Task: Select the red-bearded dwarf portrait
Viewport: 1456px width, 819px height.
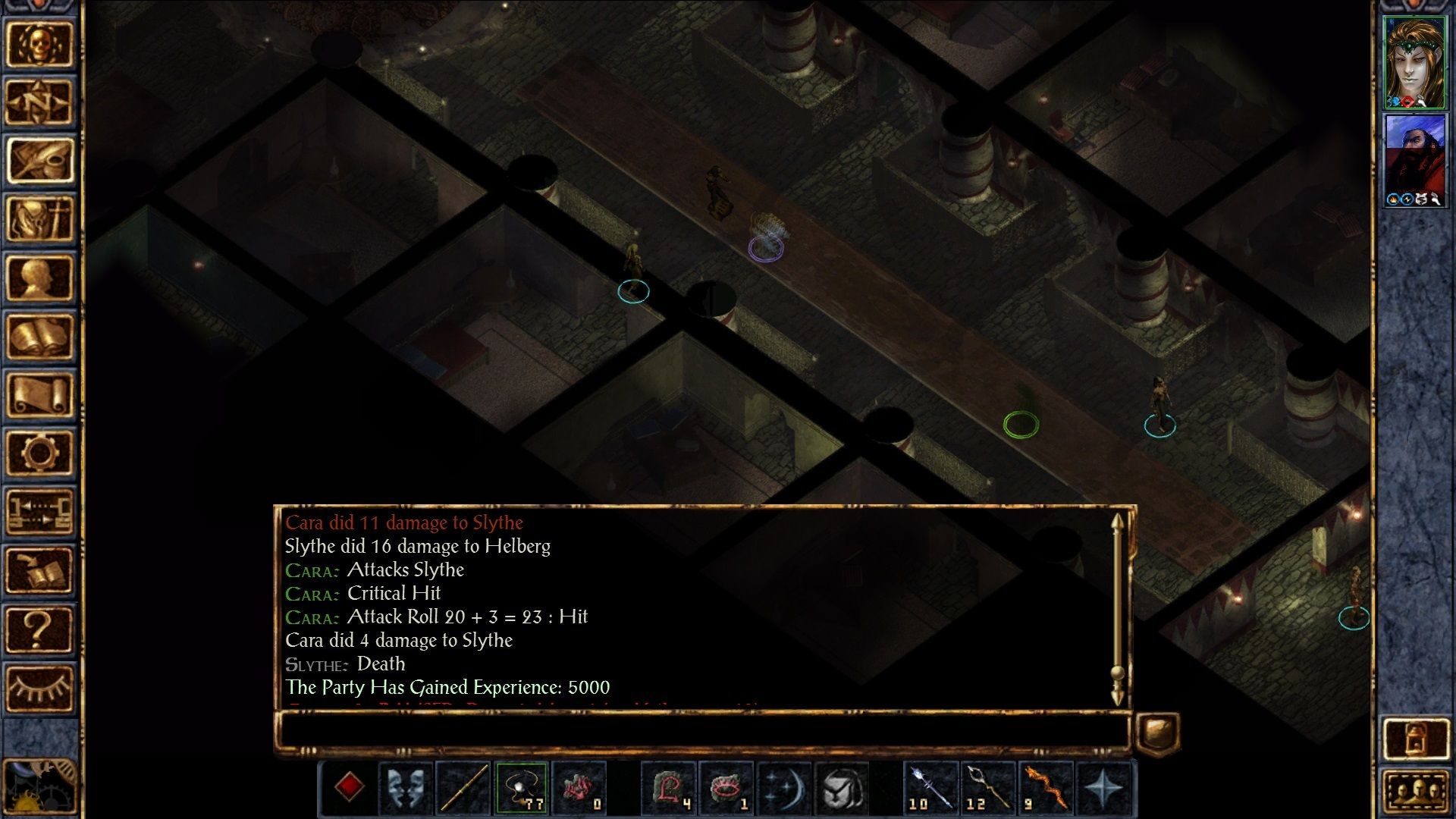Action: 1414,161
